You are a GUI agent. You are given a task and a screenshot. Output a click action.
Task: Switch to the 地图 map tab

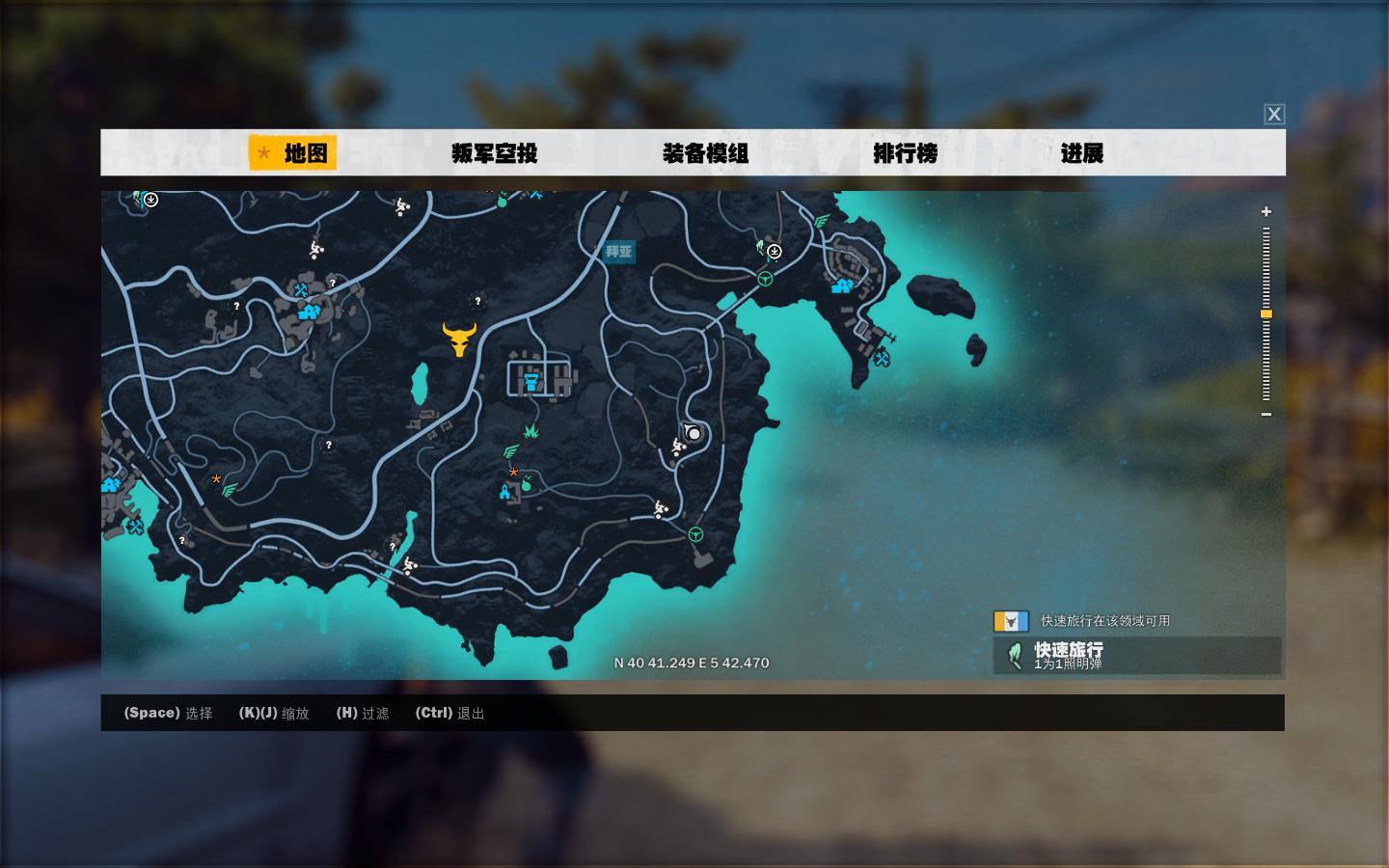click(293, 152)
